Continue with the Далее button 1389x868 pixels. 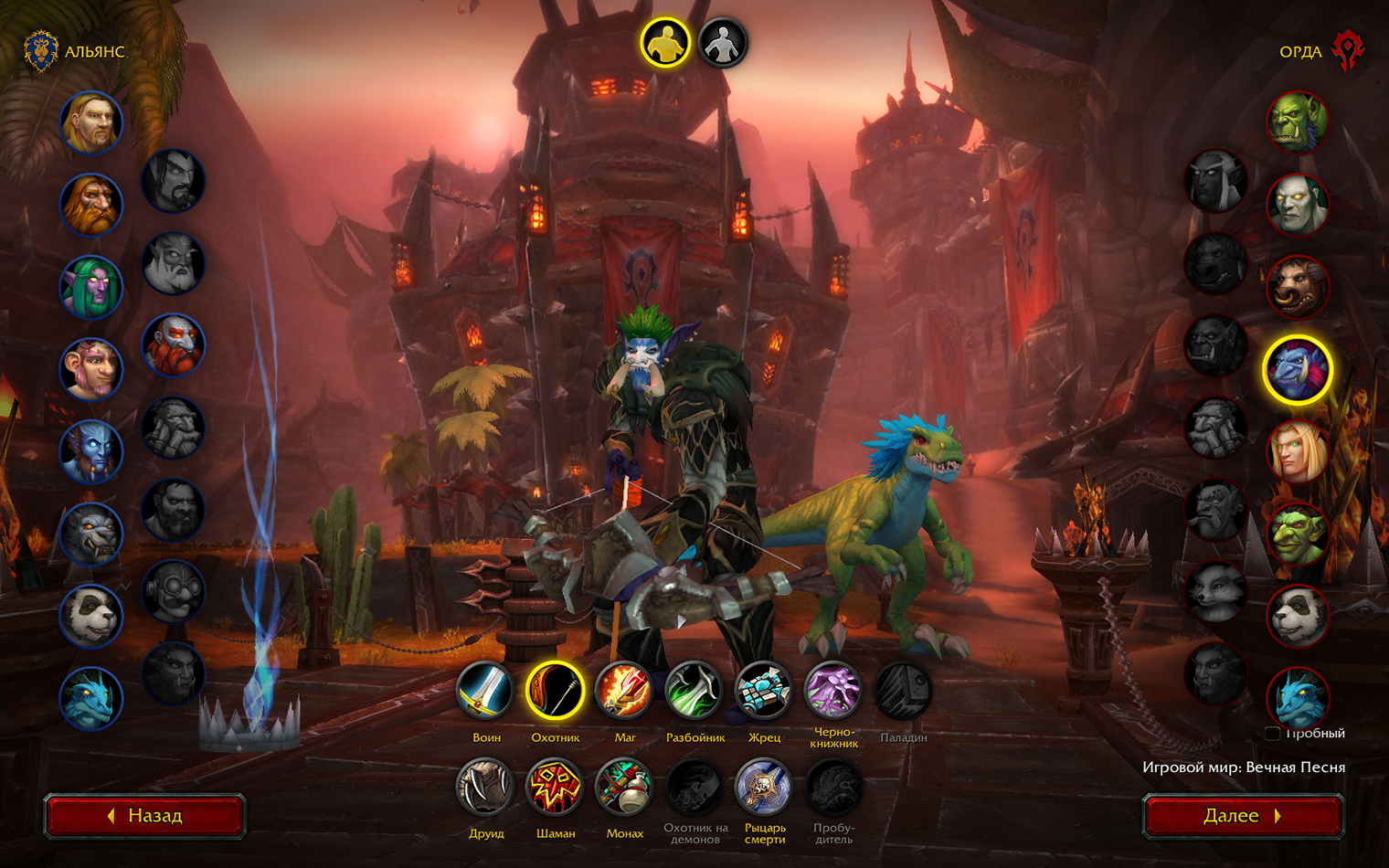[x=1243, y=815]
